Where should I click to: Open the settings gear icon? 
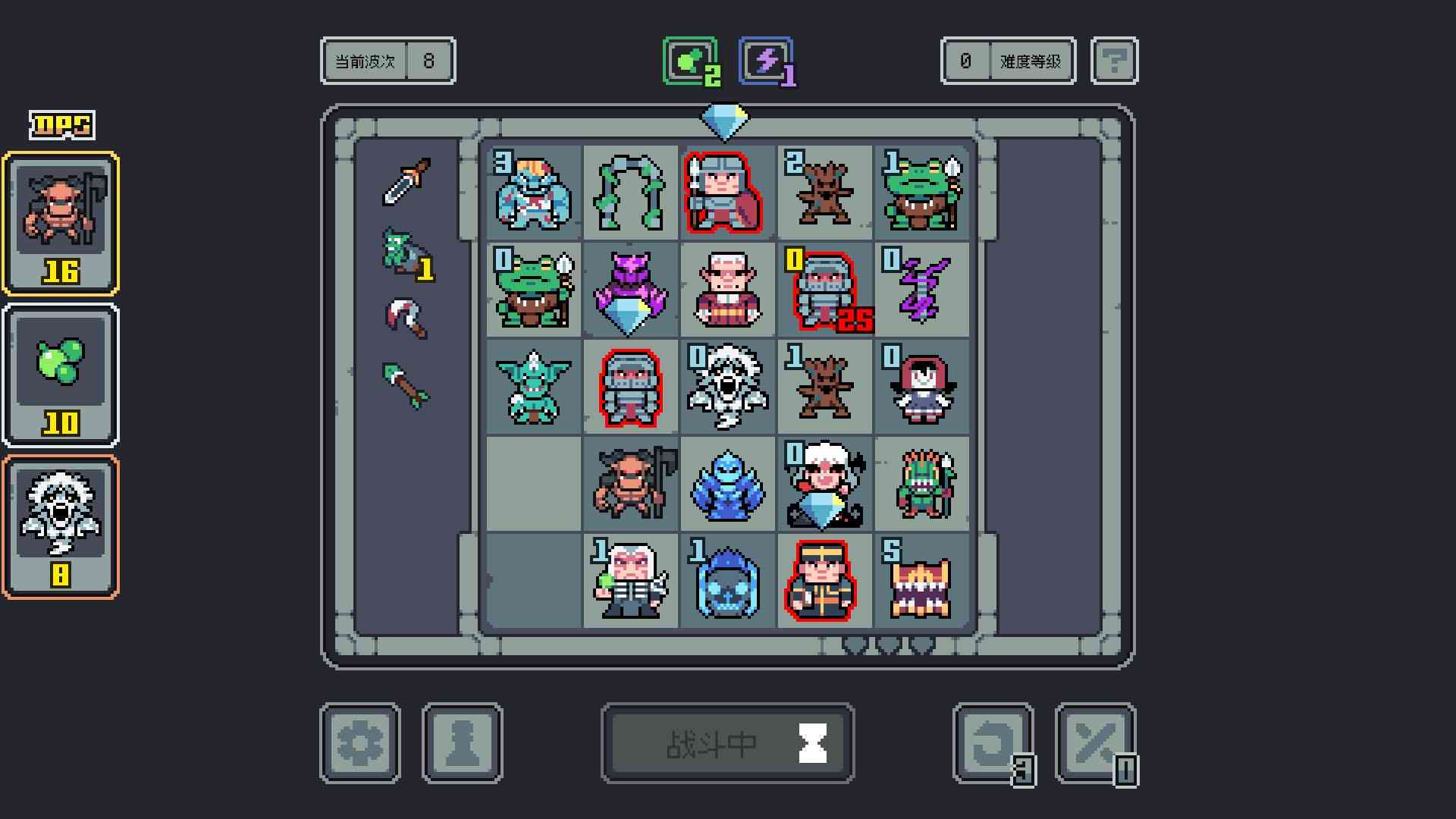pos(360,742)
